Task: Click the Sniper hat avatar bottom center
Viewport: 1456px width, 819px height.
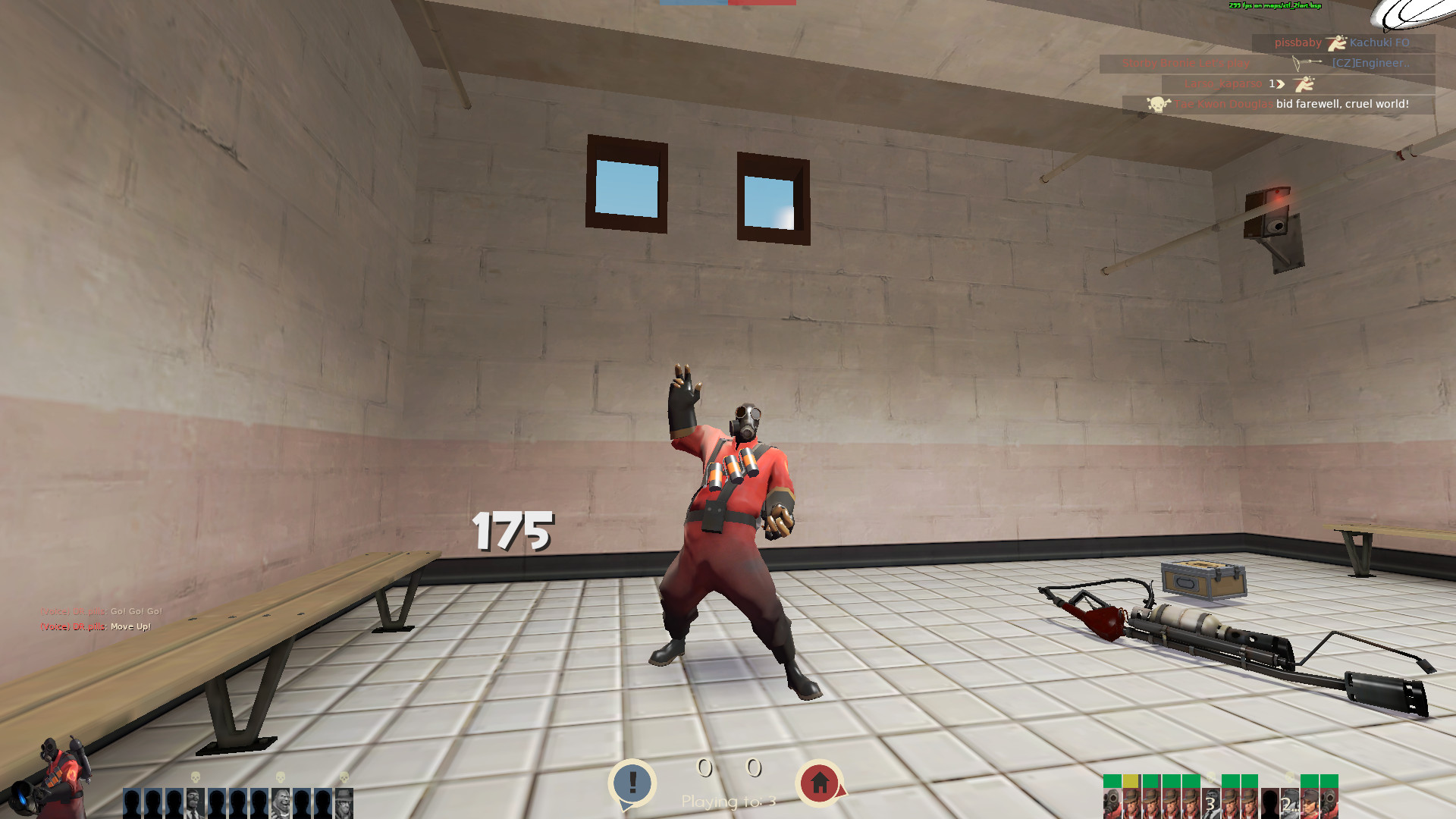Action: (x=344, y=802)
